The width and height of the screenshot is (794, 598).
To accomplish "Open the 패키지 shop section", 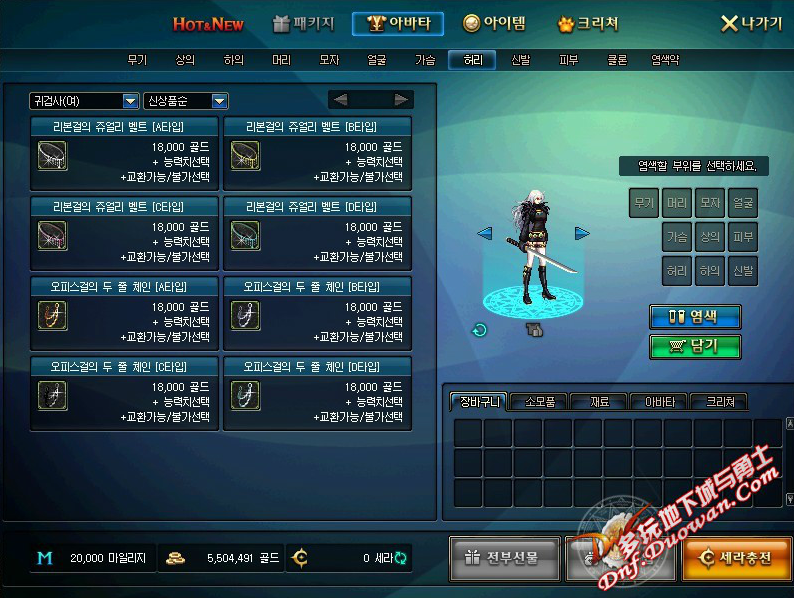I will click(304, 23).
